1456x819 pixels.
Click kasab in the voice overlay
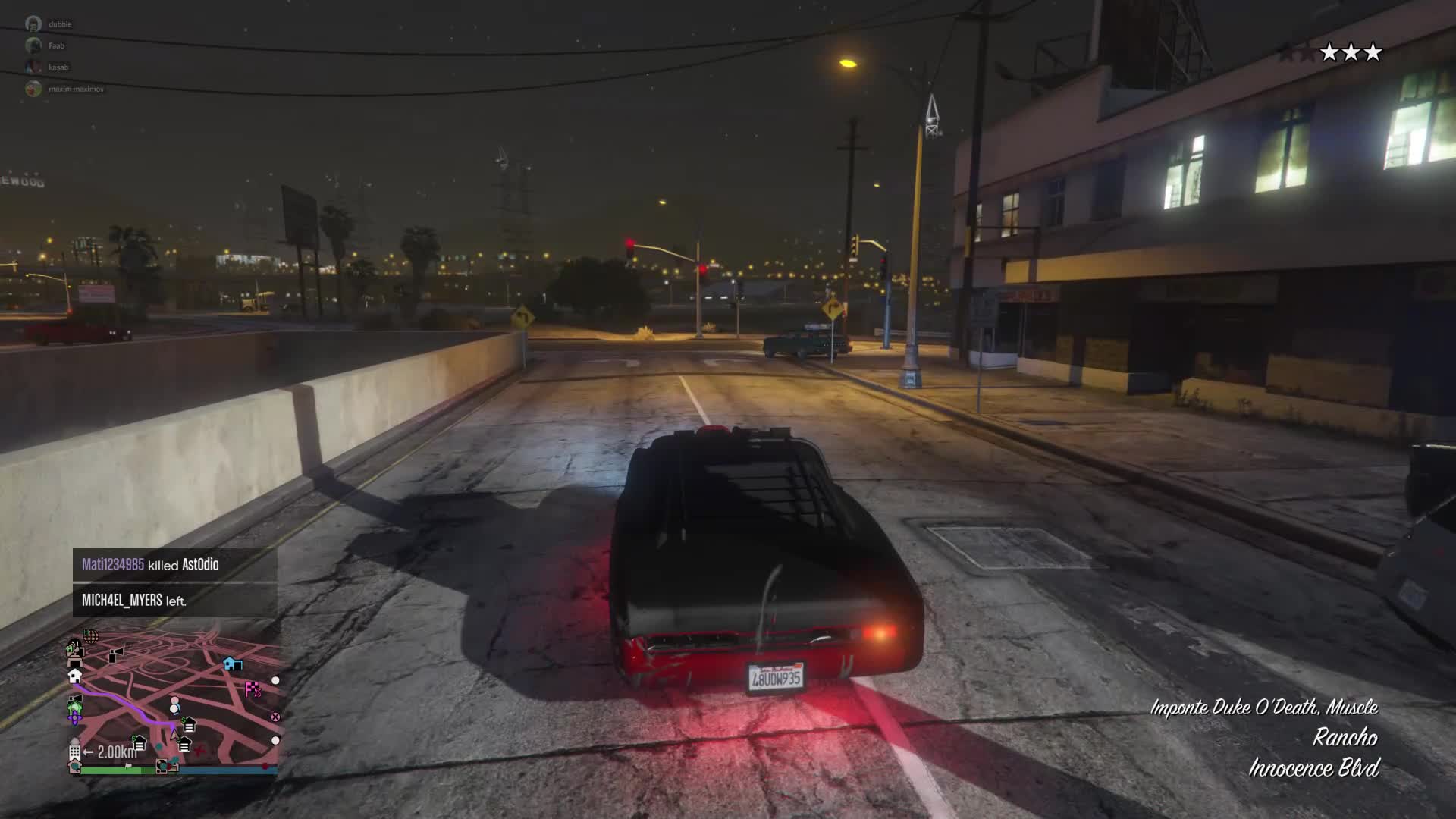58,67
